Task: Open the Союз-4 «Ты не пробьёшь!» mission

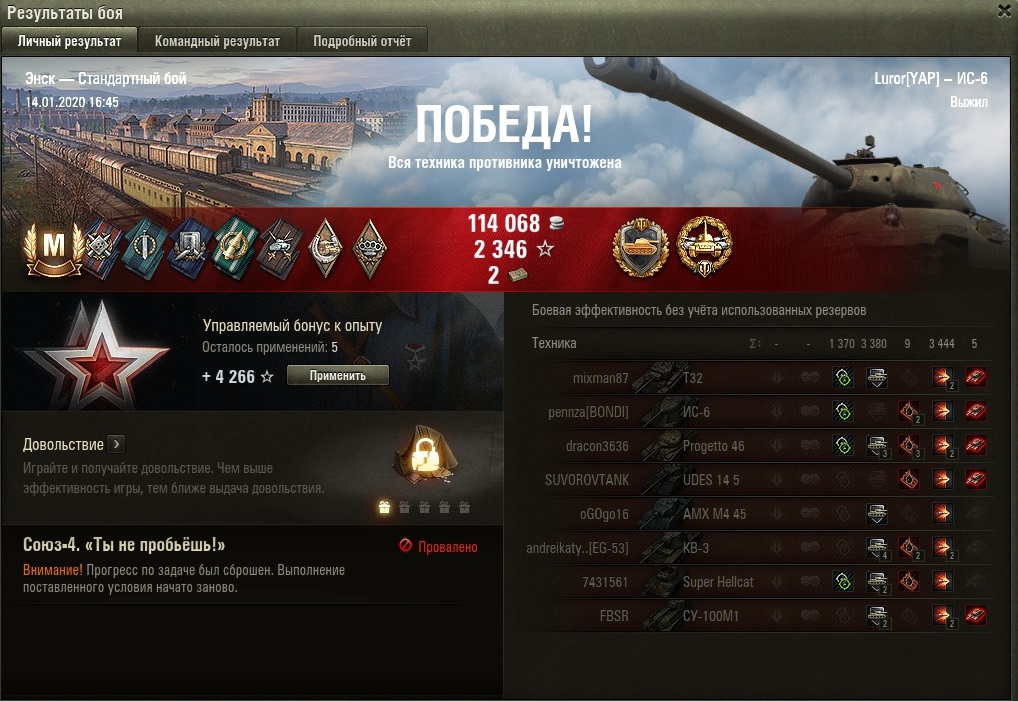Action: 124,545
